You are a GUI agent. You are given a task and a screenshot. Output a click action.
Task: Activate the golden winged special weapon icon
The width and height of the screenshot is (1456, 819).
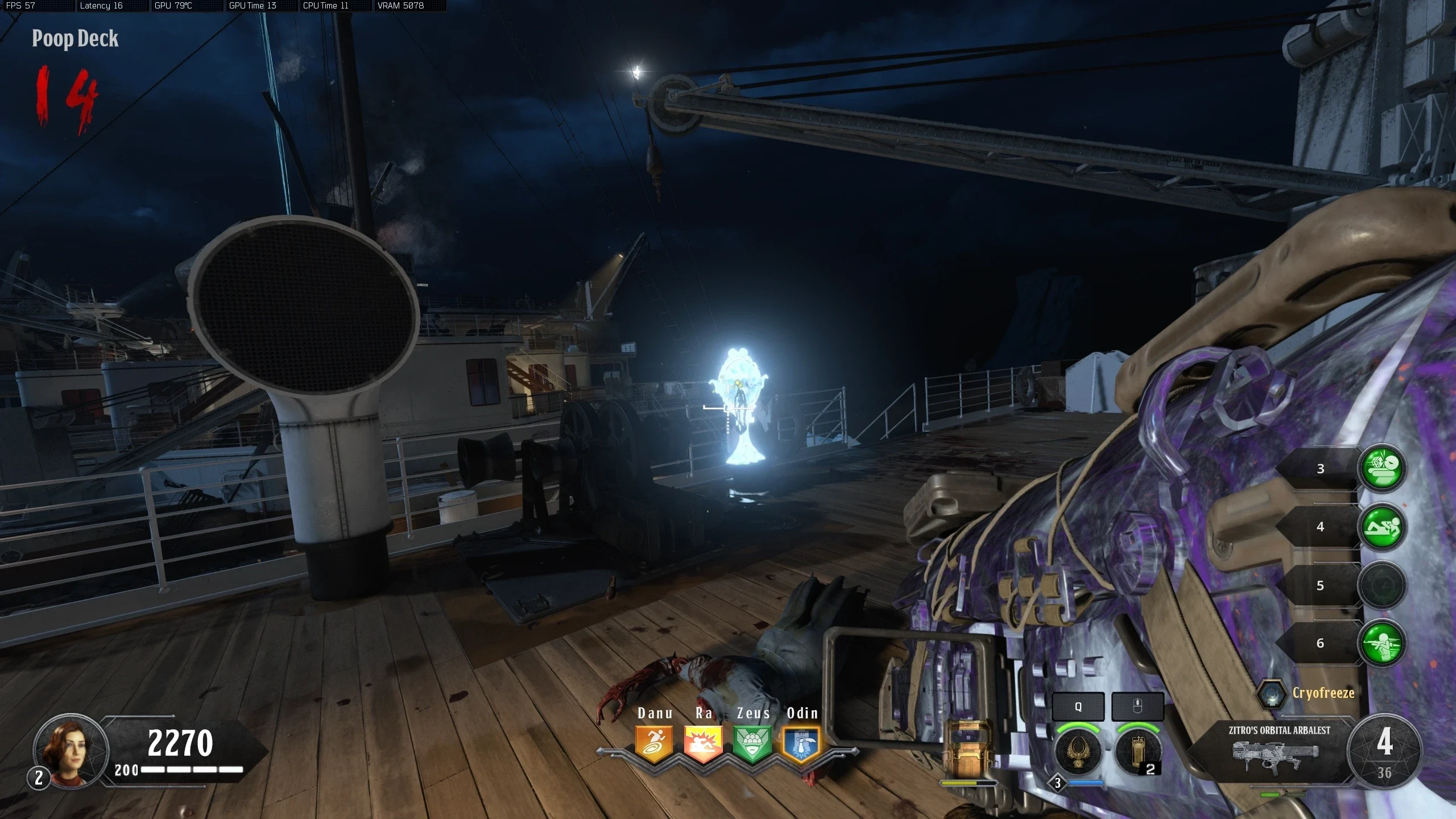(x=1078, y=752)
